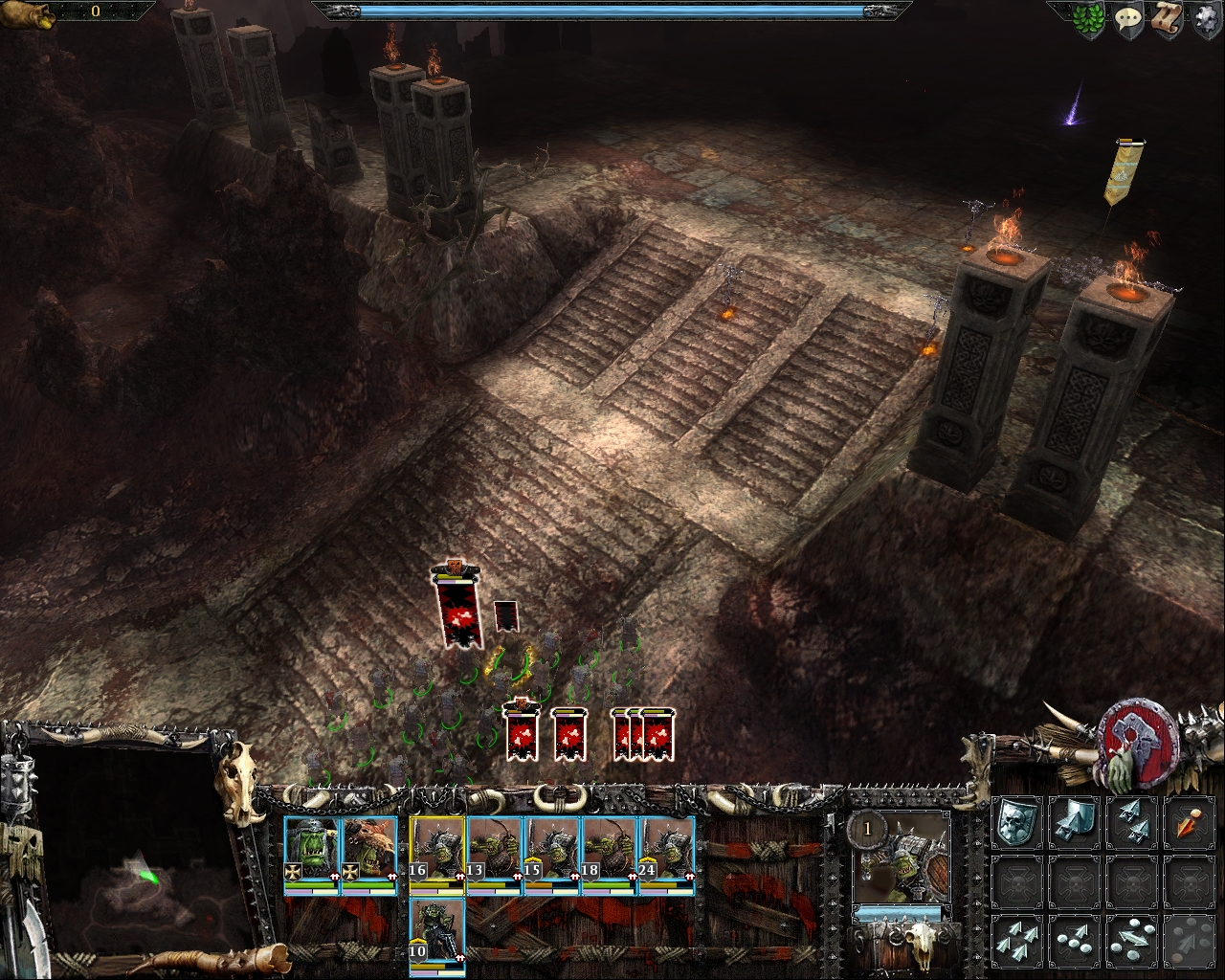Open the scroll objectives log
Image resolution: width=1225 pixels, height=980 pixels.
point(1166,20)
